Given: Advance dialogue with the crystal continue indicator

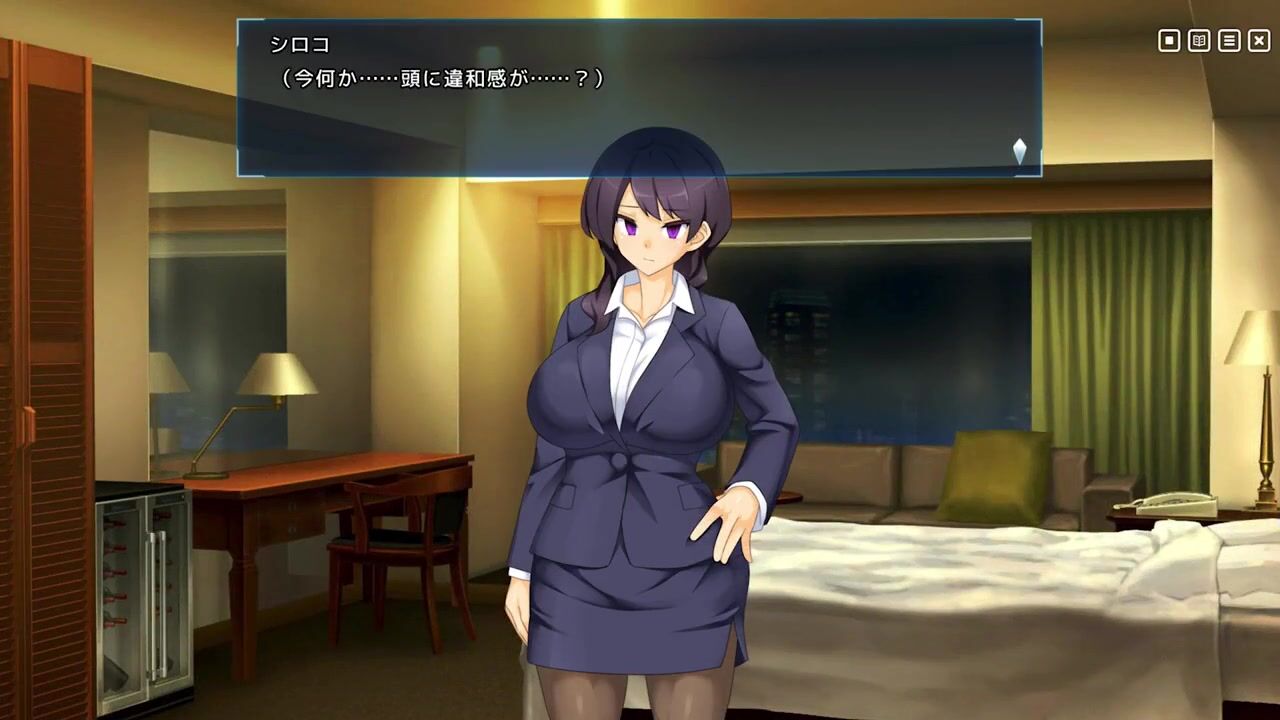Looking at the screenshot, I should click(x=1019, y=151).
